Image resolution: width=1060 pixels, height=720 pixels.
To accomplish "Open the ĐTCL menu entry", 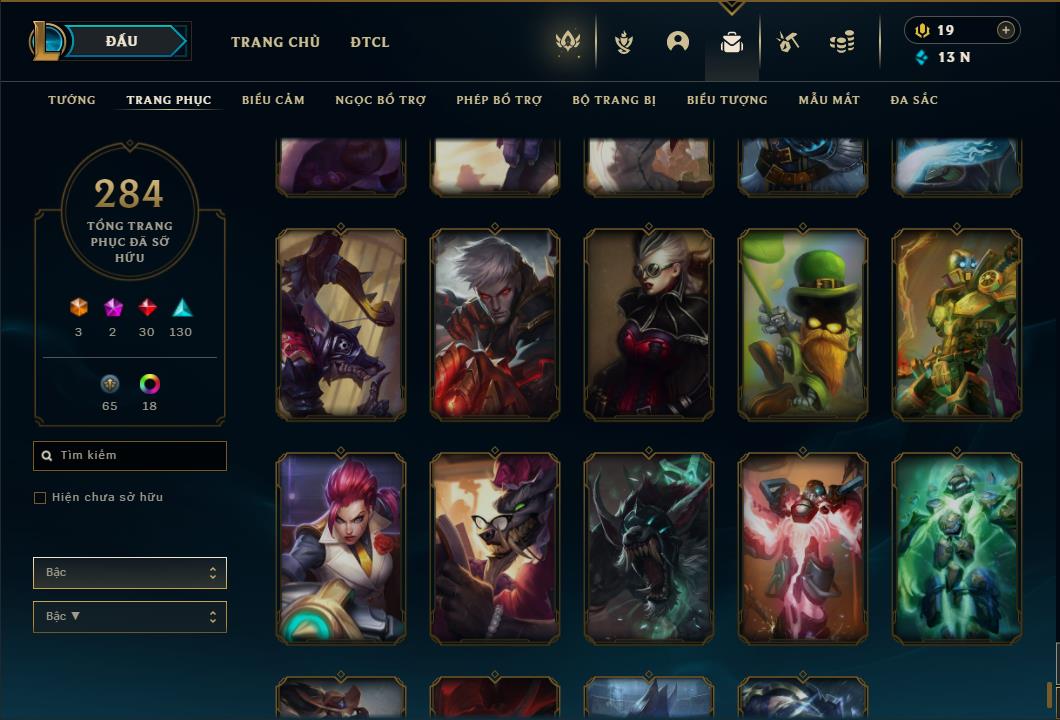I will [370, 42].
